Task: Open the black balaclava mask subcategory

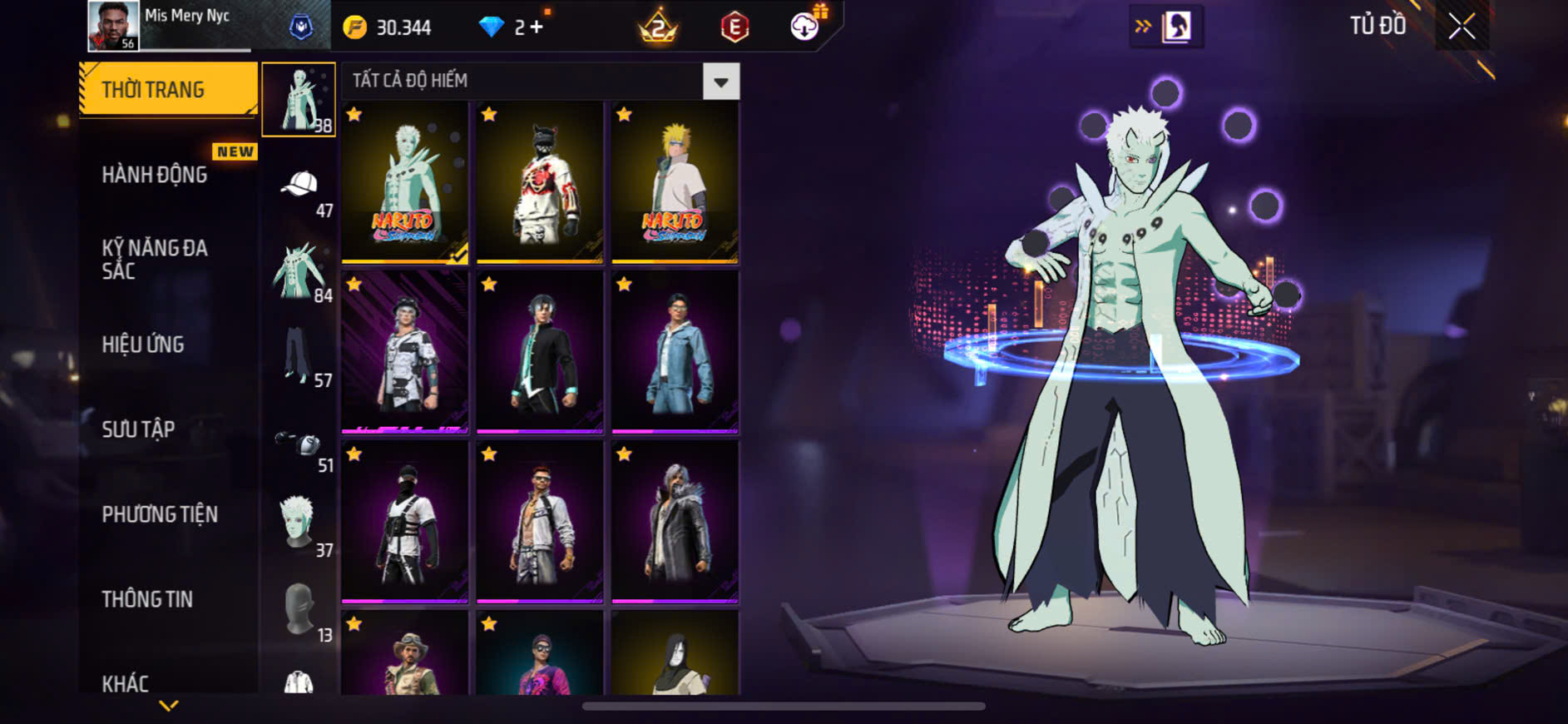Action: [x=299, y=611]
